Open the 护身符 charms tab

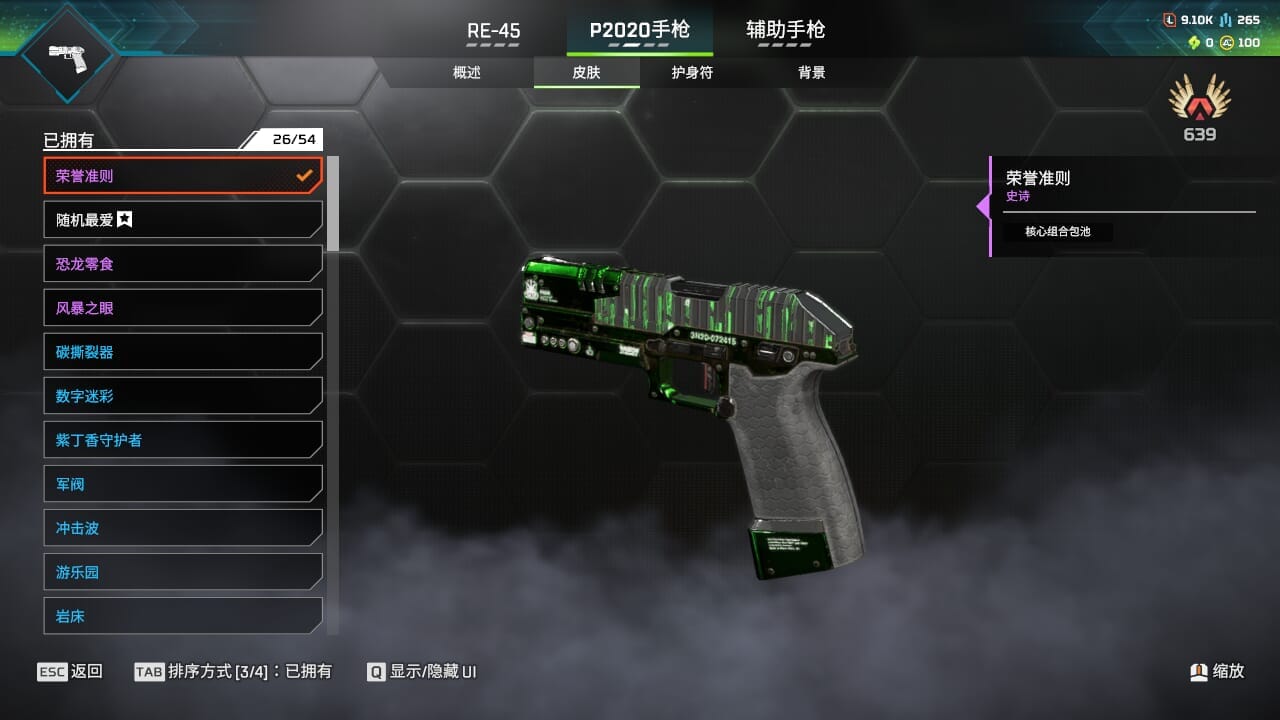692,73
